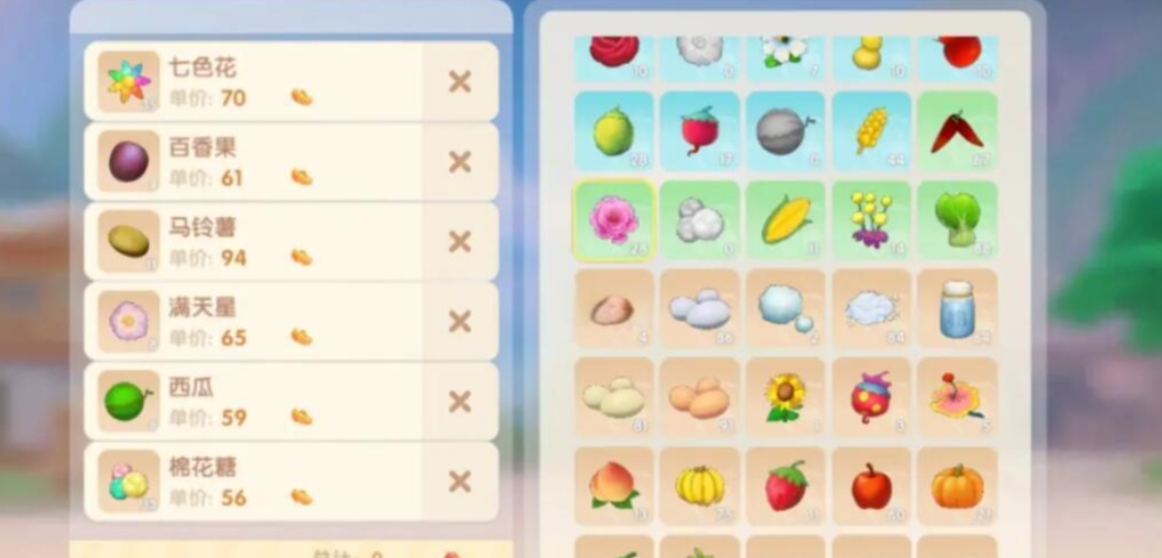Select the red chili pepper slot
The width and height of the screenshot is (1162, 558).
click(x=957, y=131)
